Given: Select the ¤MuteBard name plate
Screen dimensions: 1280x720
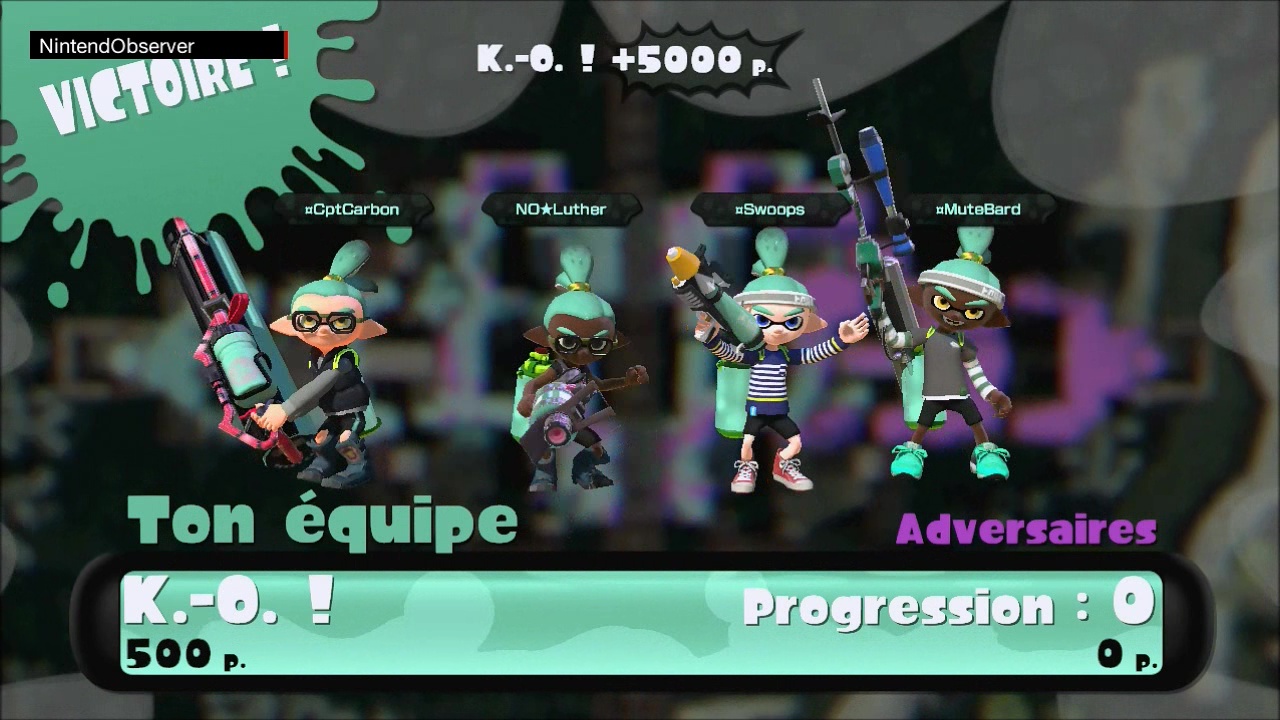Looking at the screenshot, I should [978, 210].
